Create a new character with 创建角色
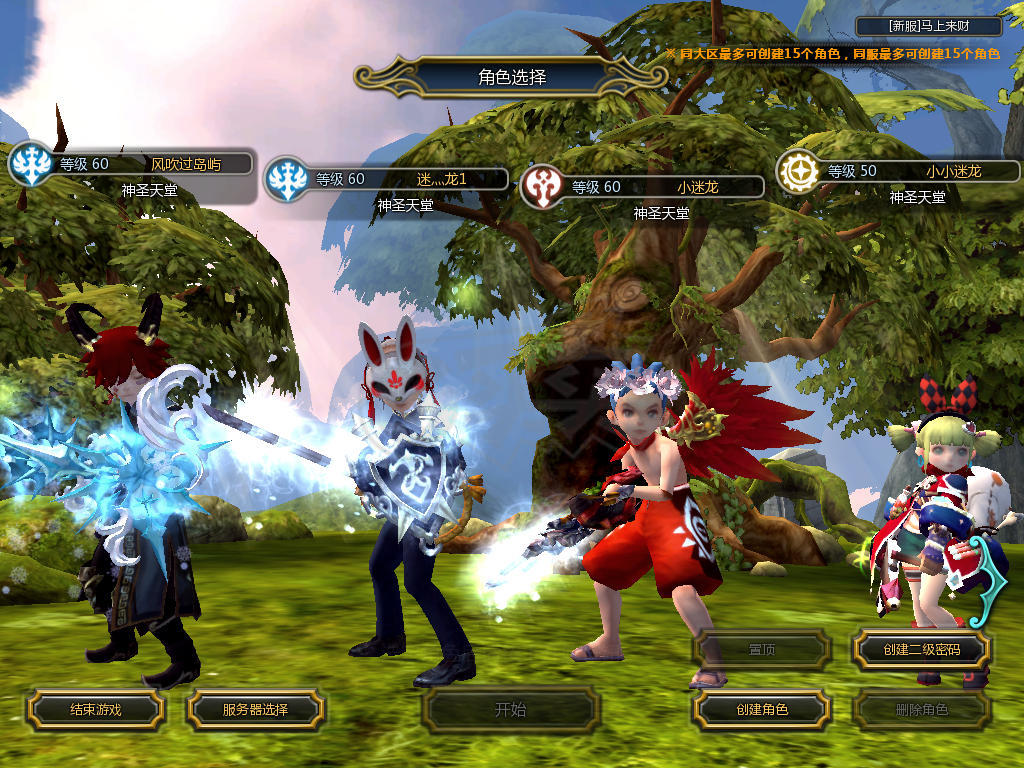Viewport: 1024px width, 768px height. tap(762, 709)
